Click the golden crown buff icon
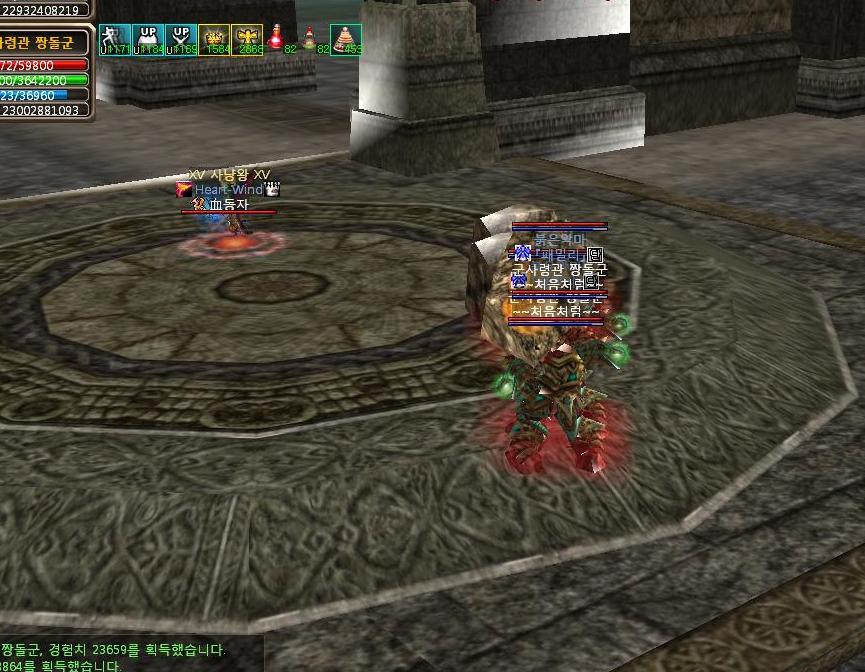Viewport: 865px width, 672px height. (x=213, y=39)
